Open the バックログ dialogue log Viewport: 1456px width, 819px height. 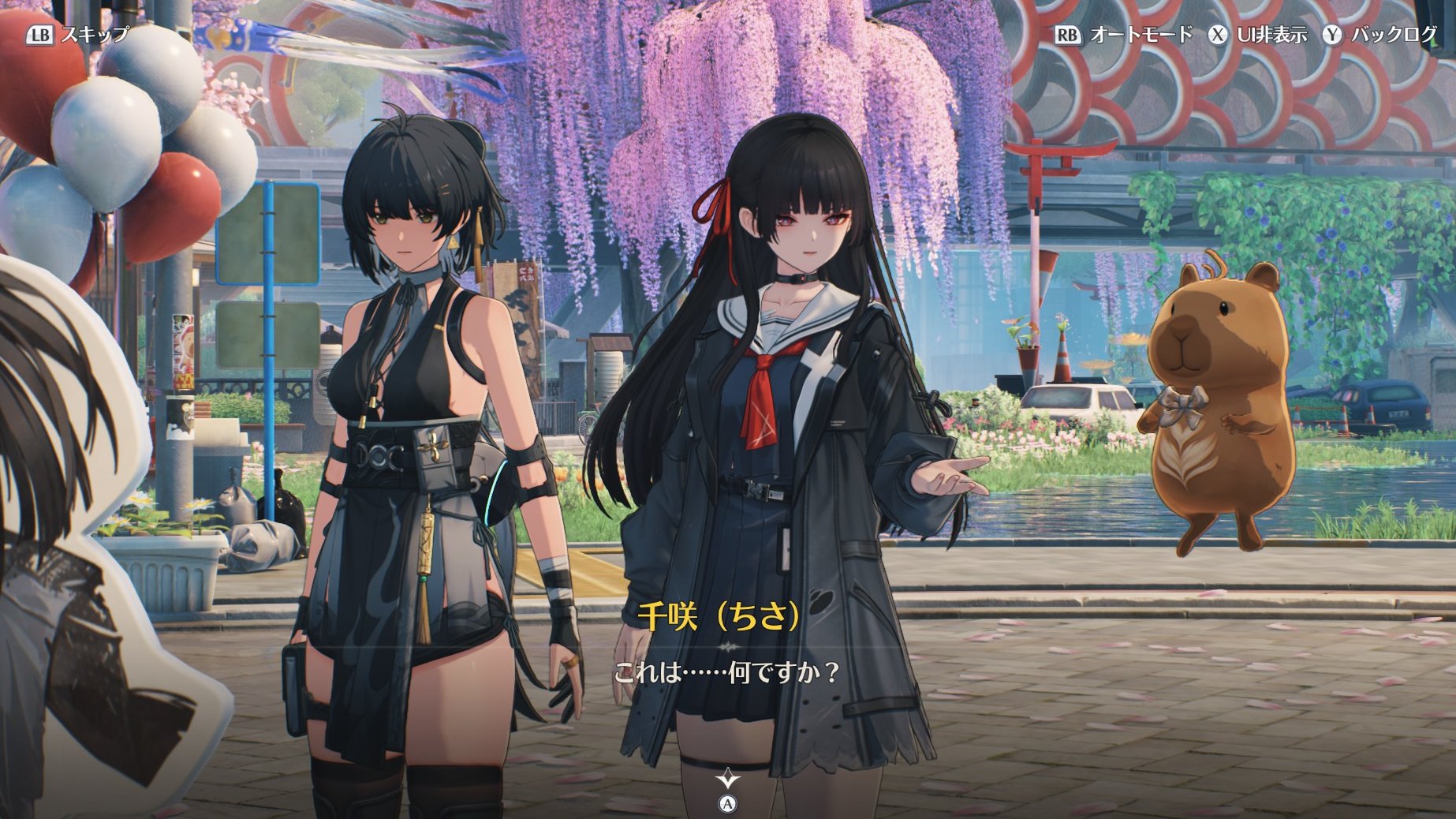(1381, 35)
